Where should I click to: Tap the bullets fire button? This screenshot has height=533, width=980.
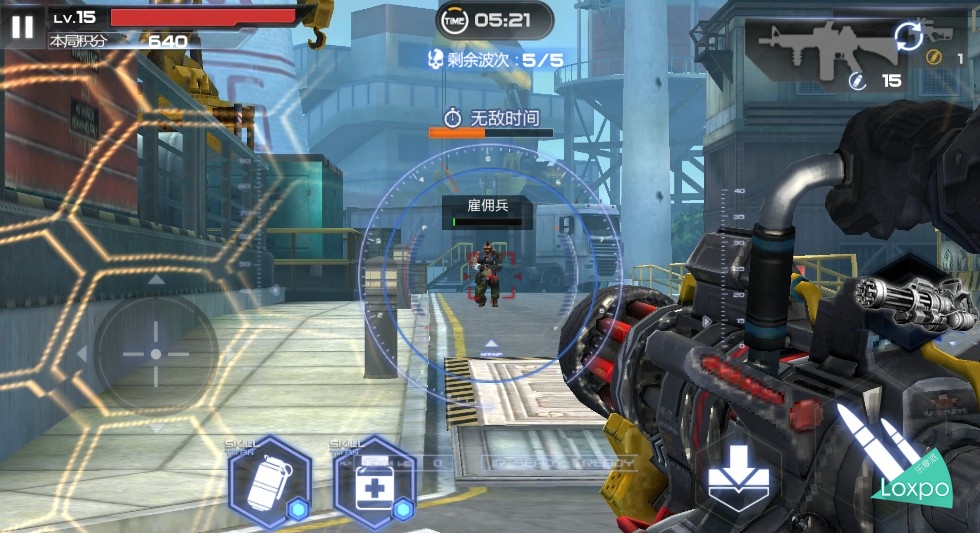866,438
